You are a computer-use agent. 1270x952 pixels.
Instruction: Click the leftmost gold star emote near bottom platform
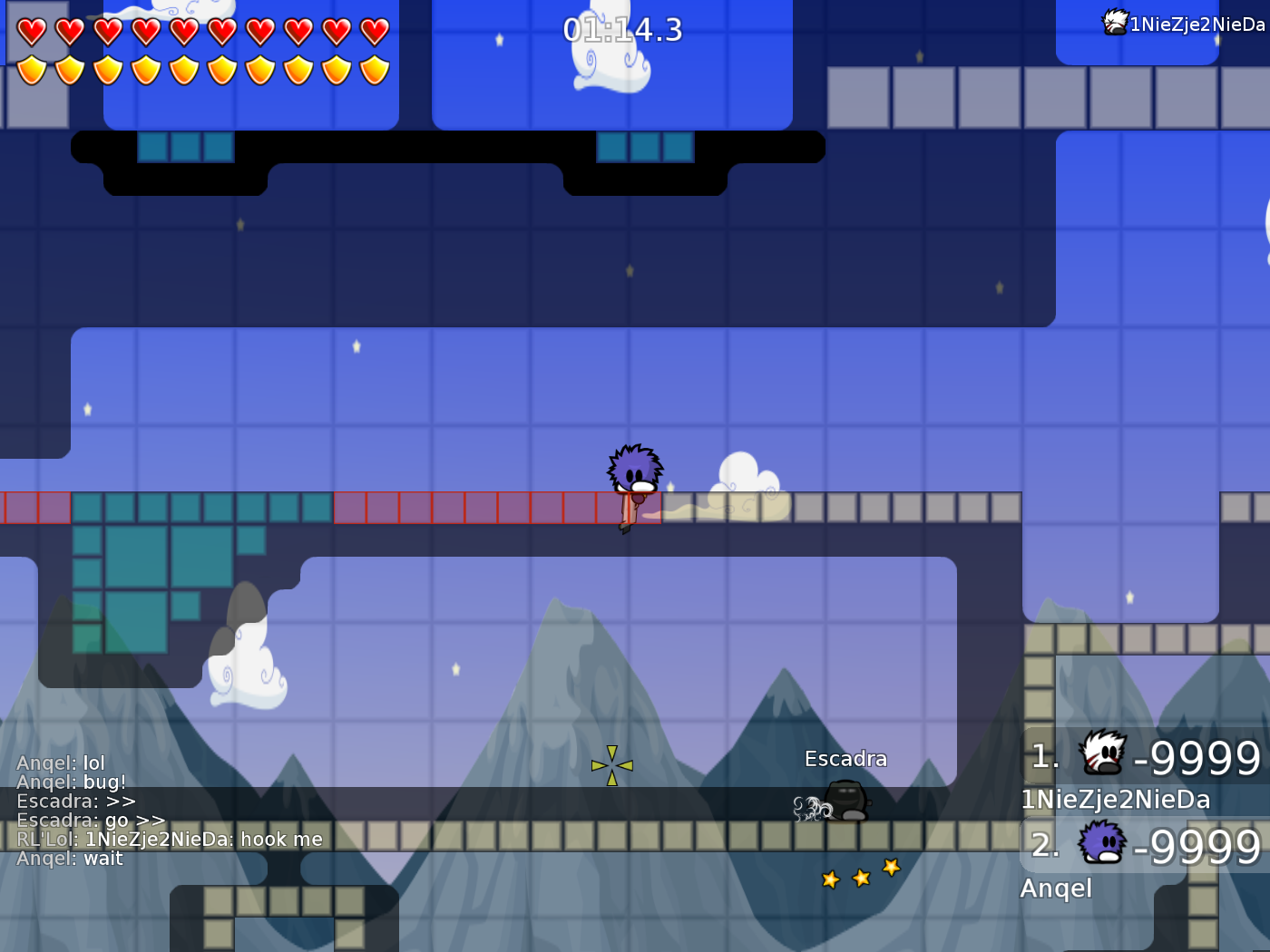click(x=830, y=879)
